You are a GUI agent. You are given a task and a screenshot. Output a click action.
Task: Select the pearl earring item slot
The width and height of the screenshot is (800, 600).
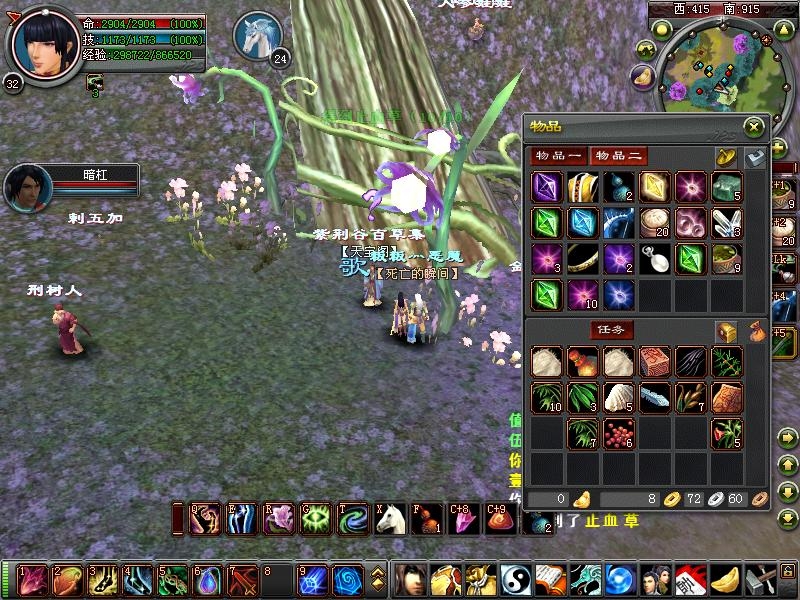(x=654, y=259)
